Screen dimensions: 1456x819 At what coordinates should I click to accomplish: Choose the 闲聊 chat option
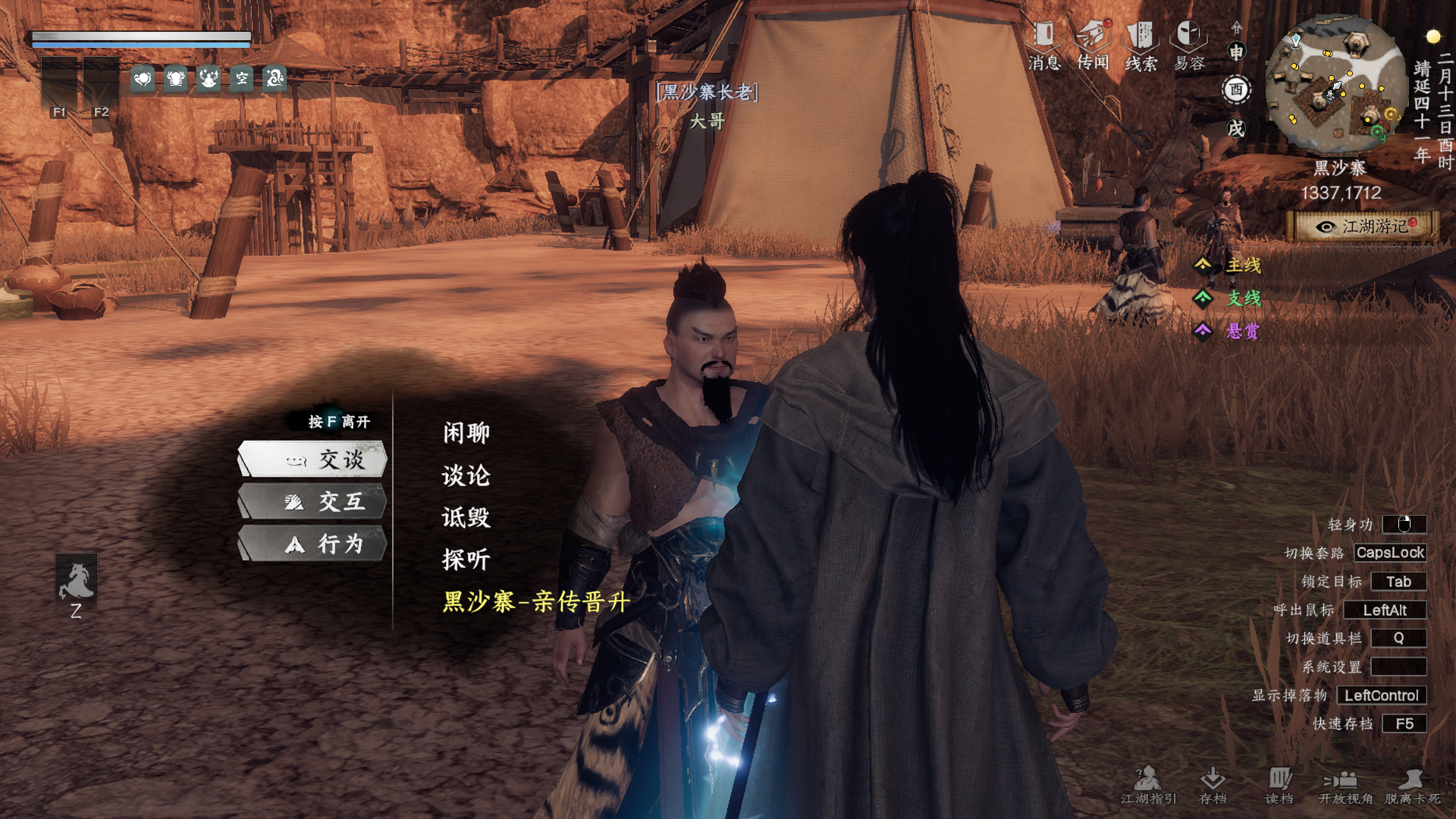tap(466, 433)
